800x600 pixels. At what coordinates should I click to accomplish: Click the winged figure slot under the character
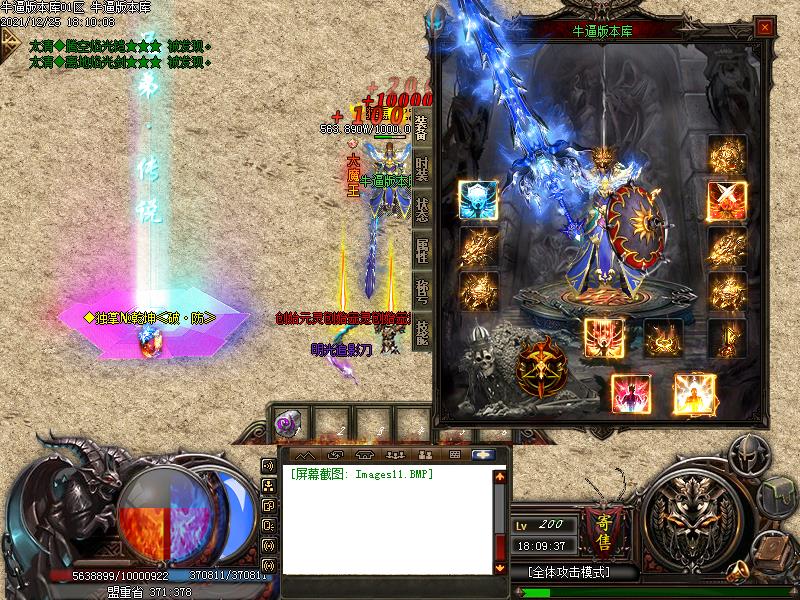604,338
